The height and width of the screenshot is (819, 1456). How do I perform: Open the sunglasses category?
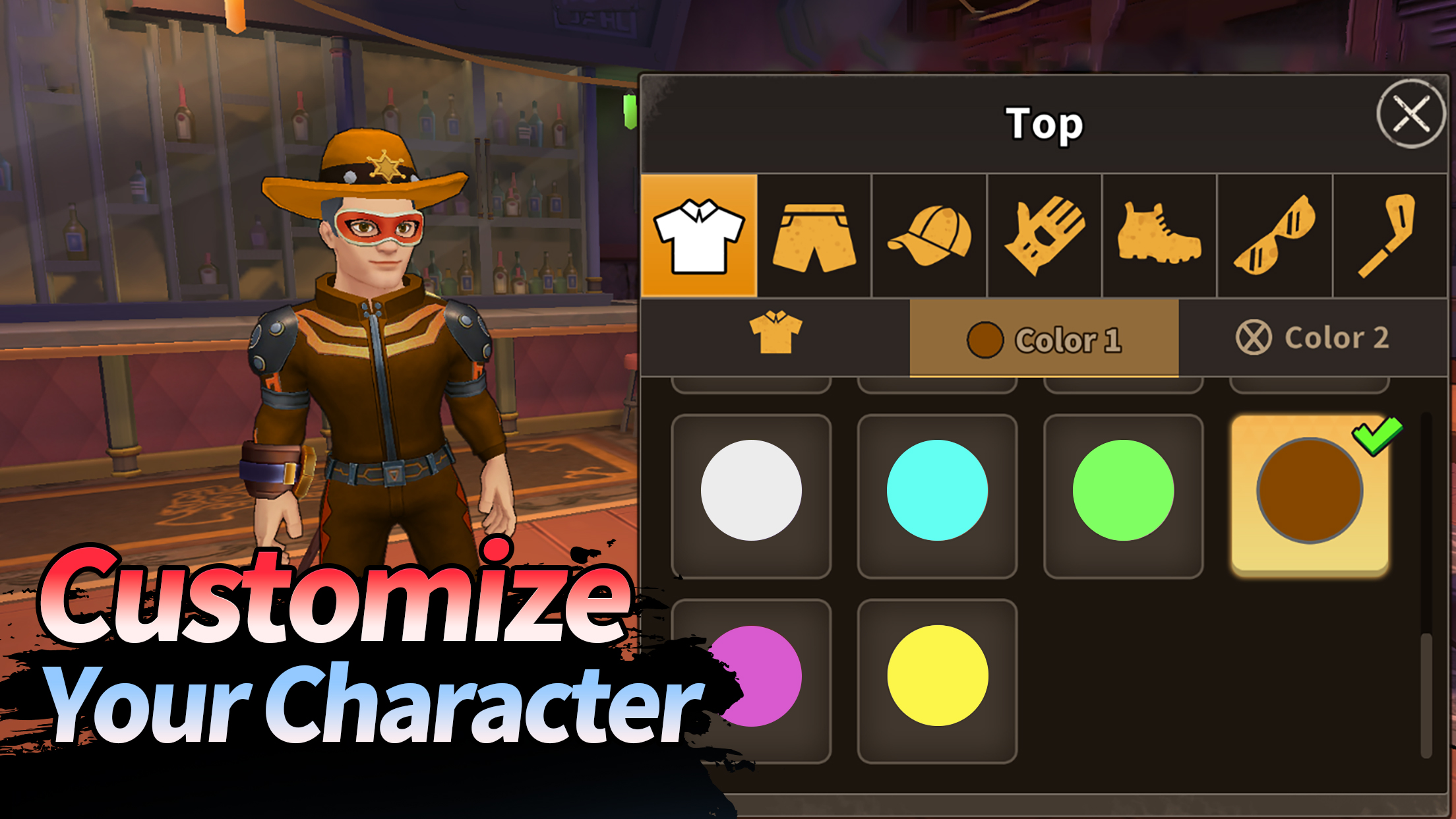click(x=1275, y=236)
